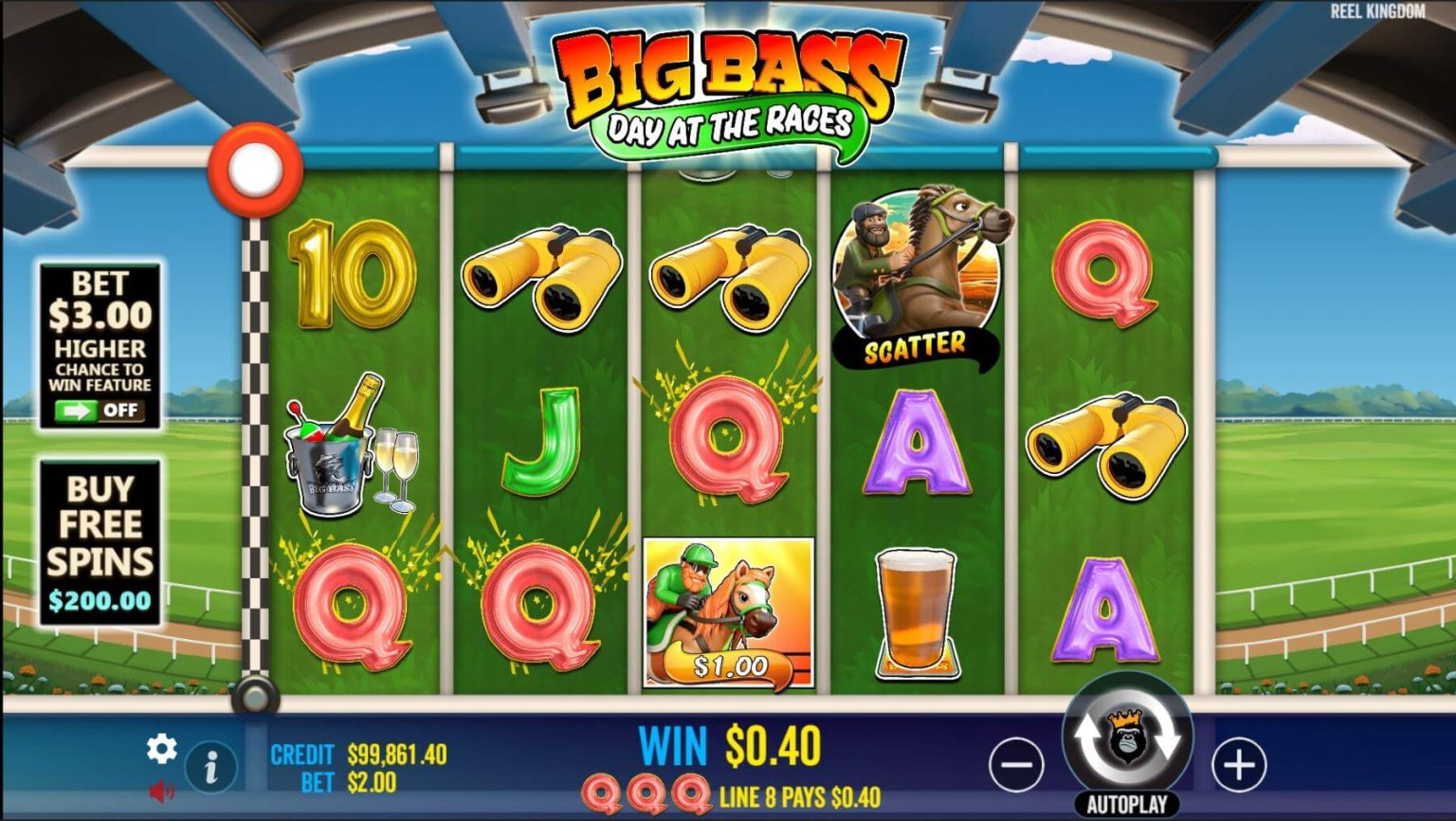Mute the red speaker sound icon
Image resolution: width=1456 pixels, height=821 pixels.
pos(161,790)
